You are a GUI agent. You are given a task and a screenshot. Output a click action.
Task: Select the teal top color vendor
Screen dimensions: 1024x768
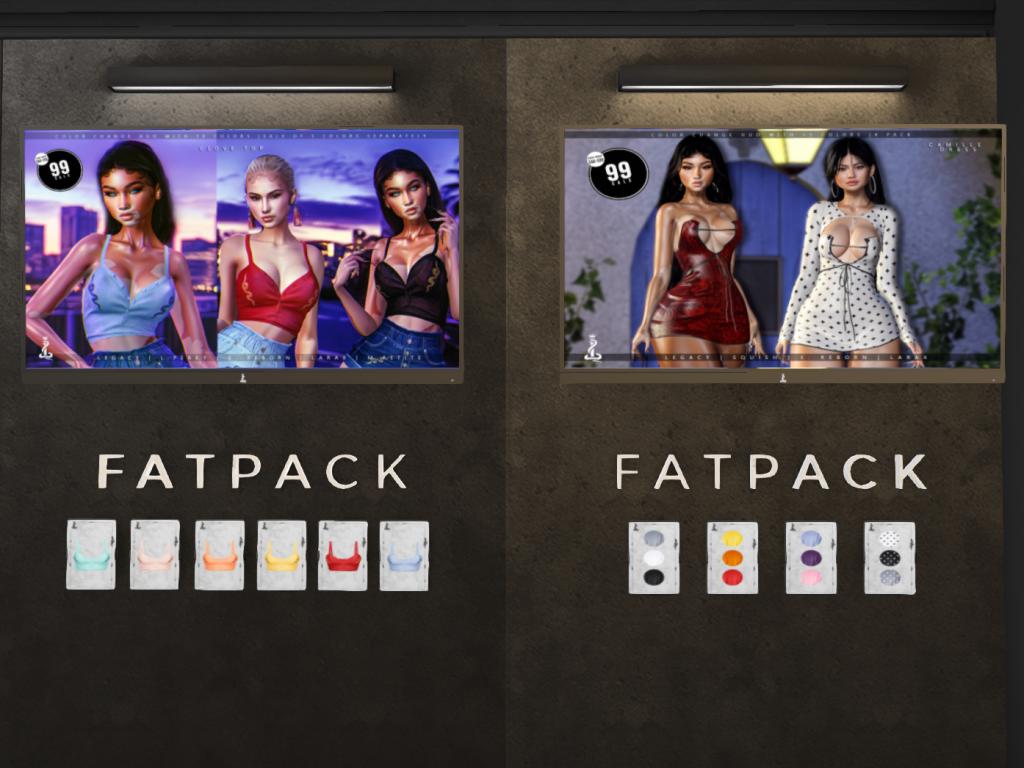click(91, 555)
